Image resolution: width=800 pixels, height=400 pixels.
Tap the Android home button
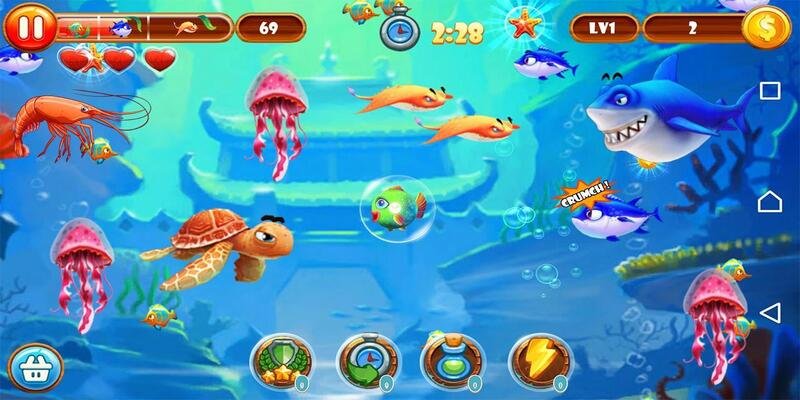tap(769, 202)
